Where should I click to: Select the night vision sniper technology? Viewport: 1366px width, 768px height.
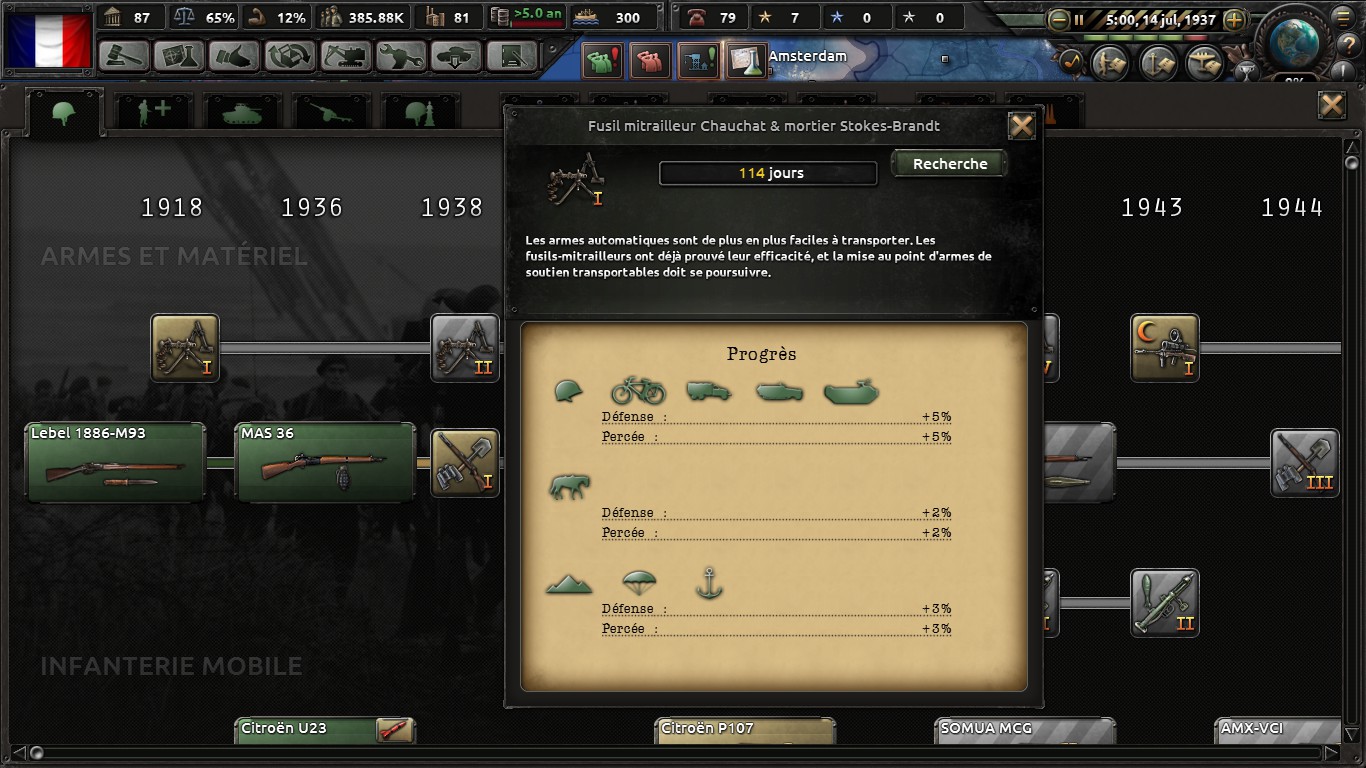tap(1164, 348)
